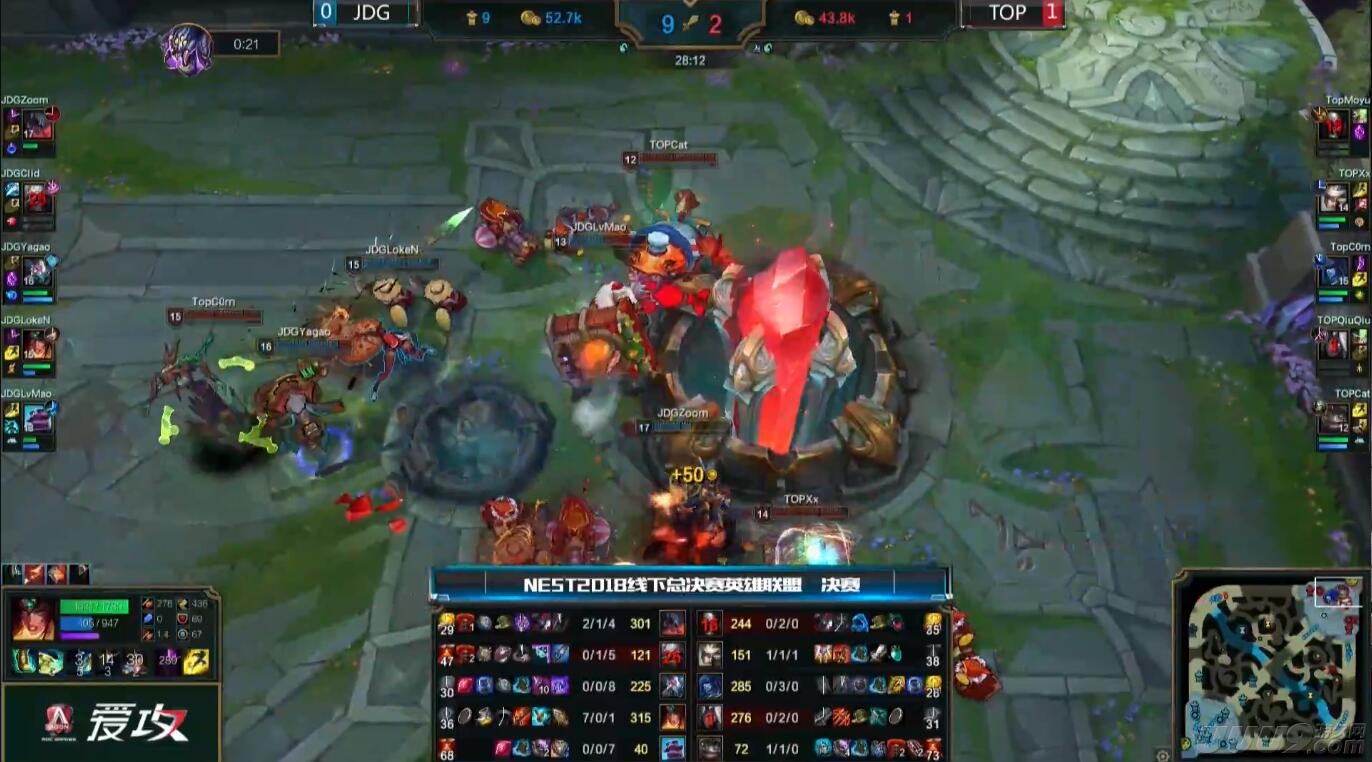The image size is (1372, 762).
Task: Click the TOP team name in the top bar
Action: coord(1007,13)
